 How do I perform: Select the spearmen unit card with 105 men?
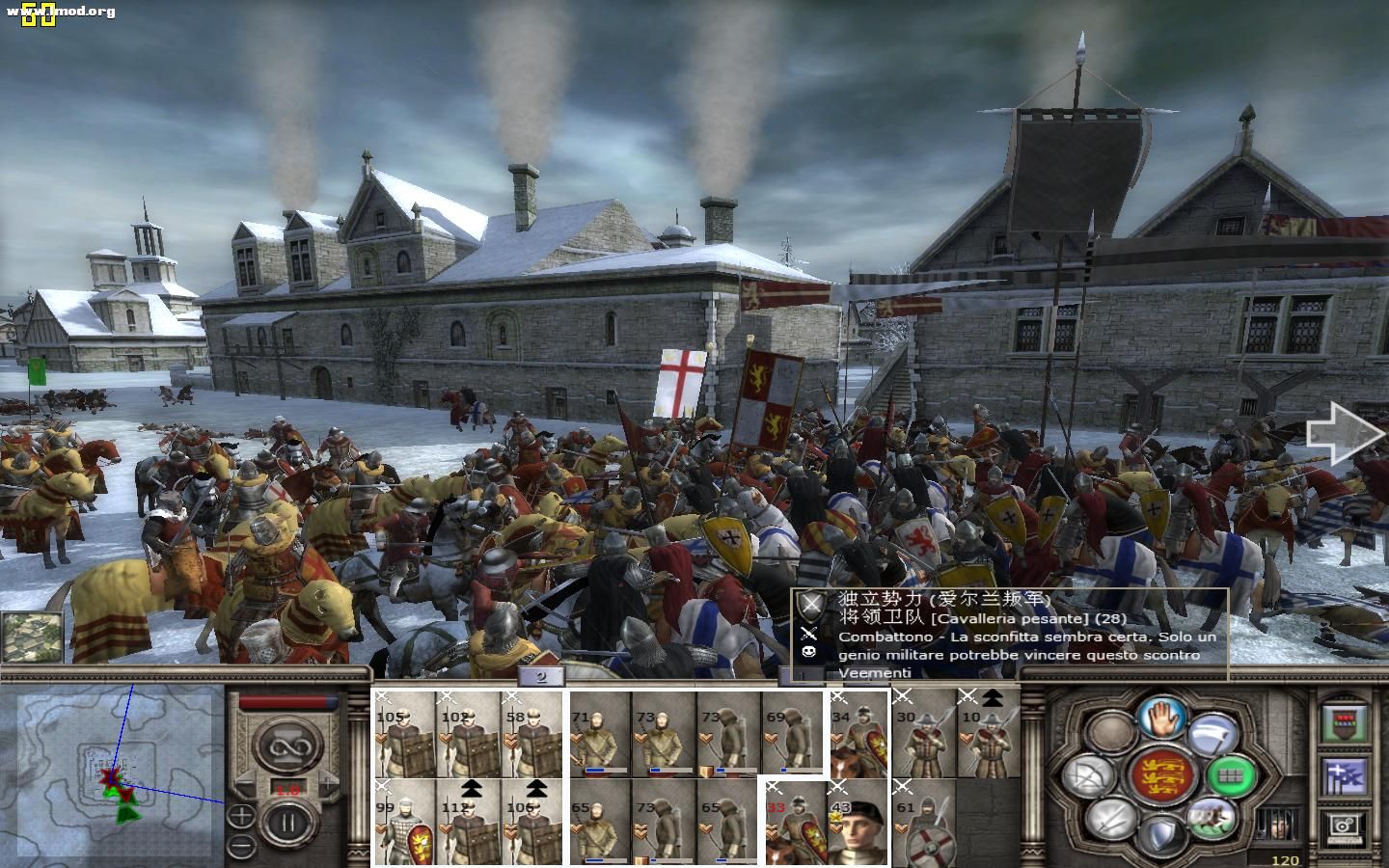tap(405, 734)
